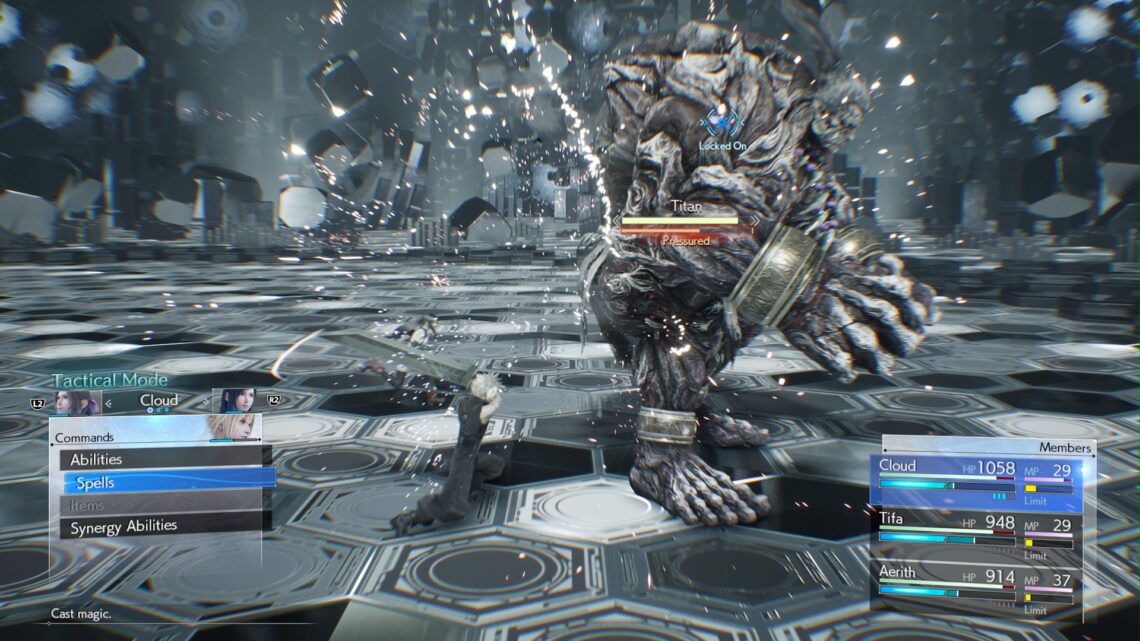Select Spells in the Commands menu
Viewport: 1140px width, 641px height.
coord(169,483)
